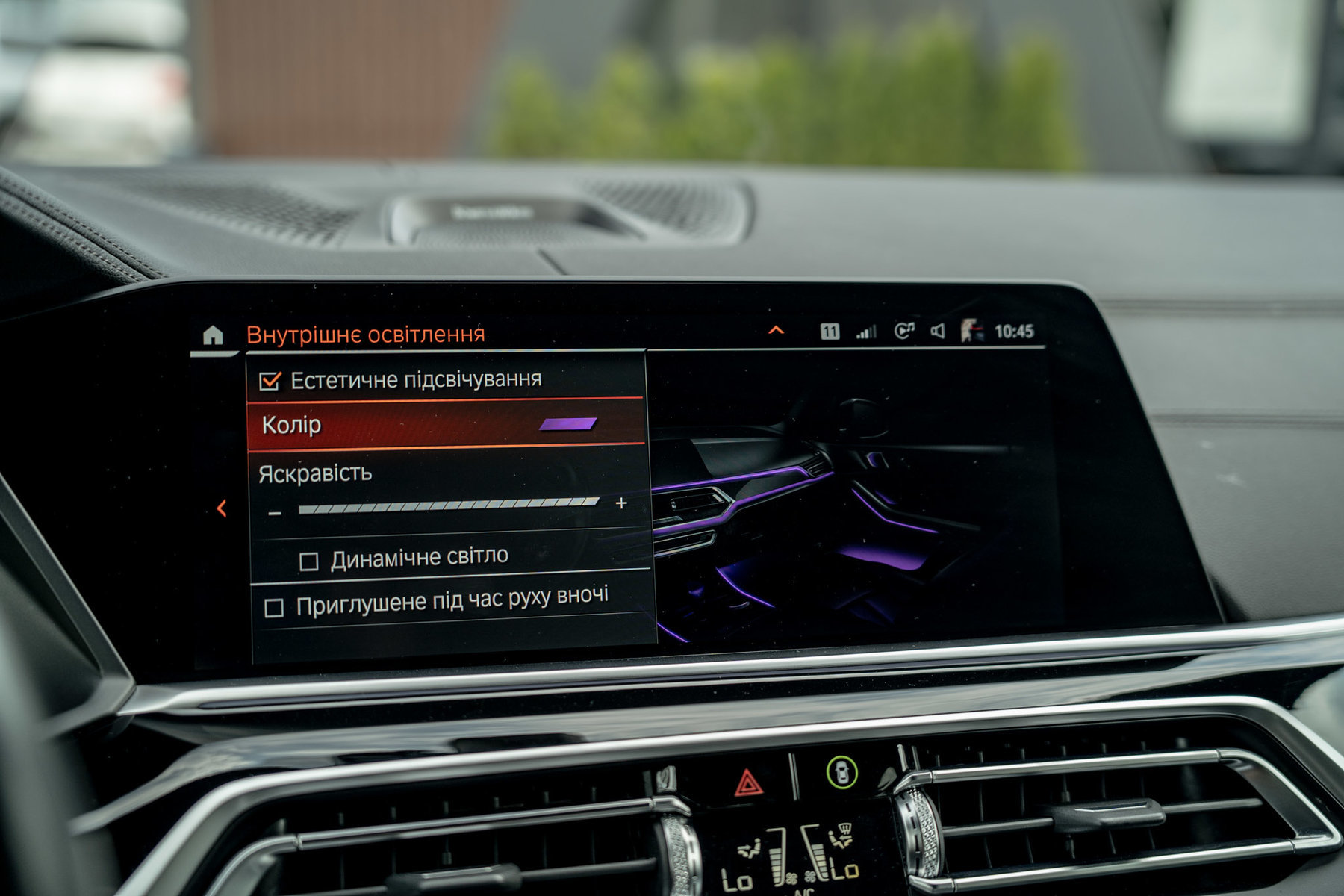1344x896 pixels.
Task: Decrease Яскравість with the minus button
Action: [275, 514]
